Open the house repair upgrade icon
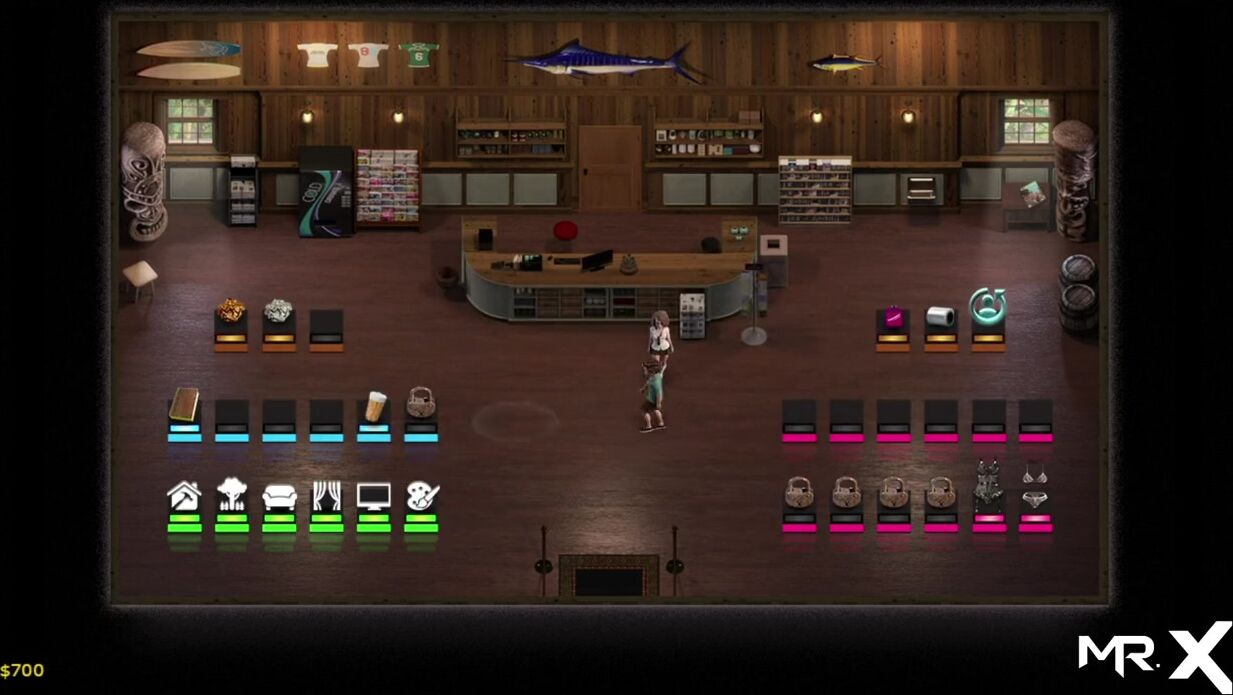This screenshot has width=1233, height=695. pyautogui.click(x=184, y=495)
